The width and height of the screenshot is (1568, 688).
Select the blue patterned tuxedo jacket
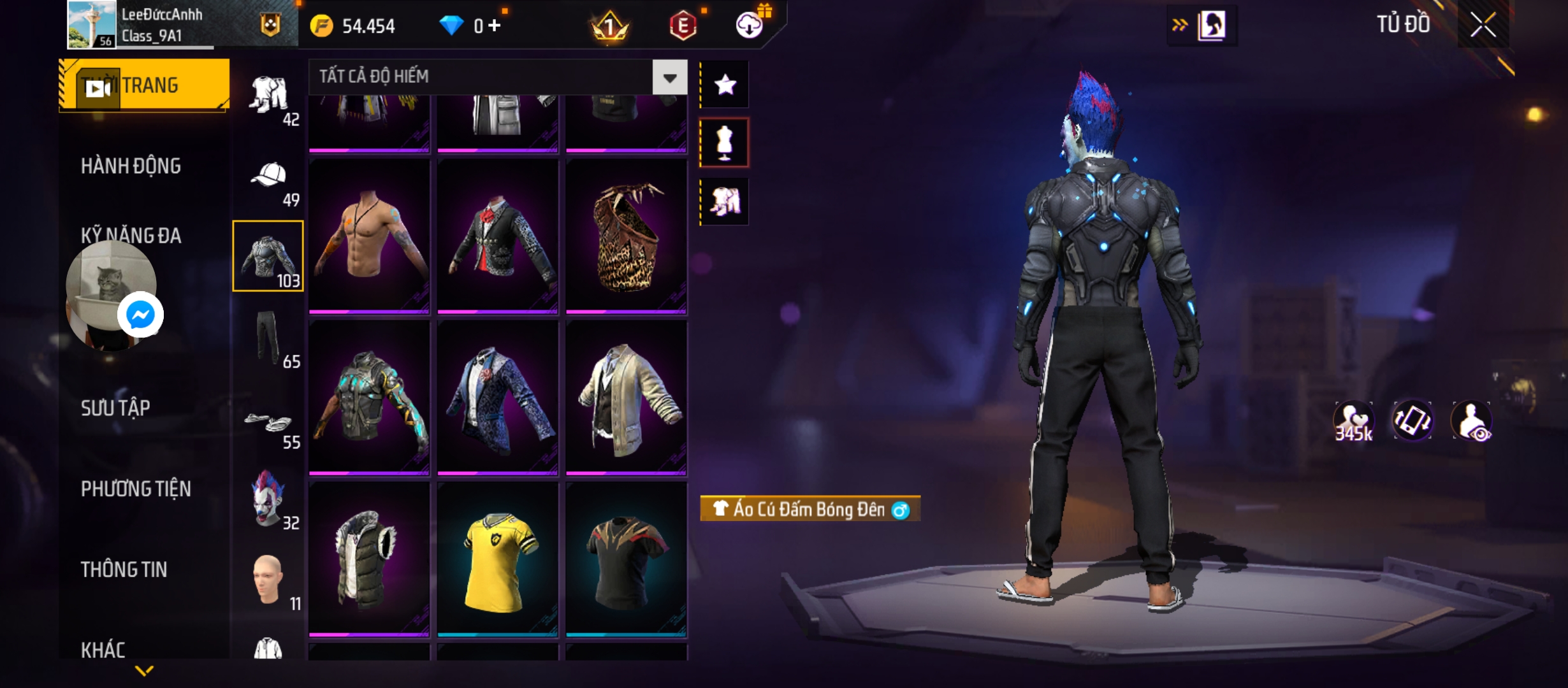pyautogui.click(x=498, y=398)
